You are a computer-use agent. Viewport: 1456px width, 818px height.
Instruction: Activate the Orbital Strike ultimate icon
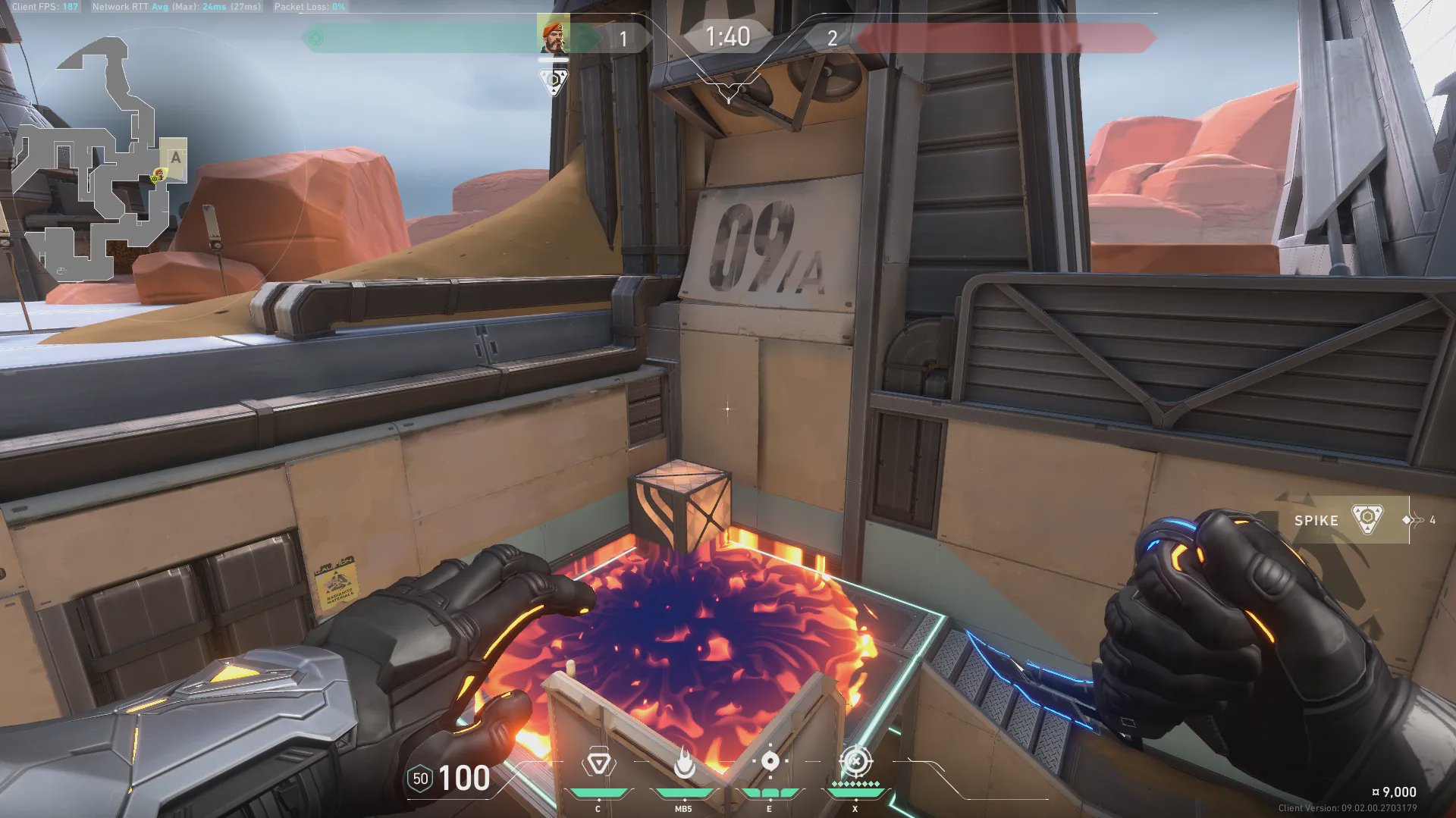(x=856, y=761)
